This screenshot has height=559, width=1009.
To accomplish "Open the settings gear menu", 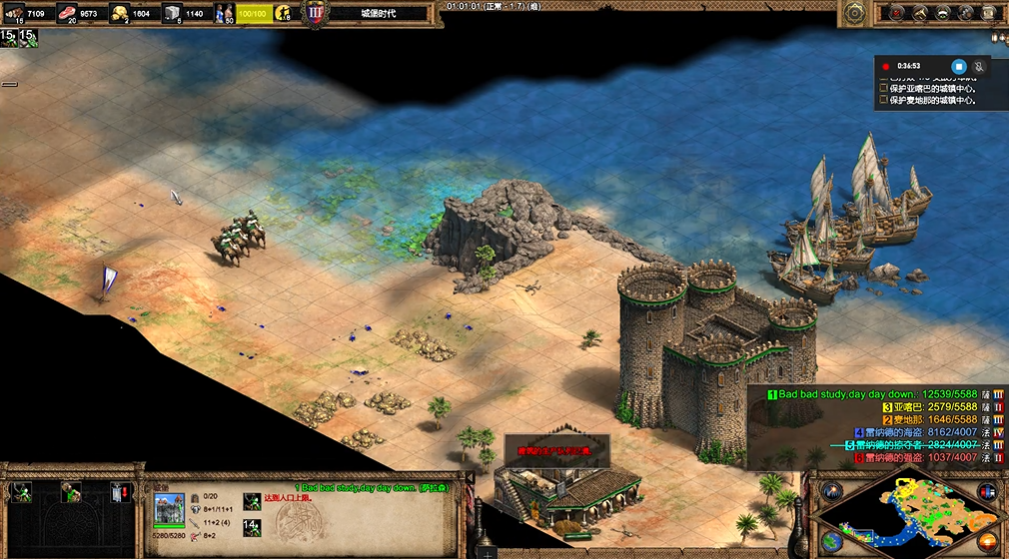I will (x=855, y=14).
